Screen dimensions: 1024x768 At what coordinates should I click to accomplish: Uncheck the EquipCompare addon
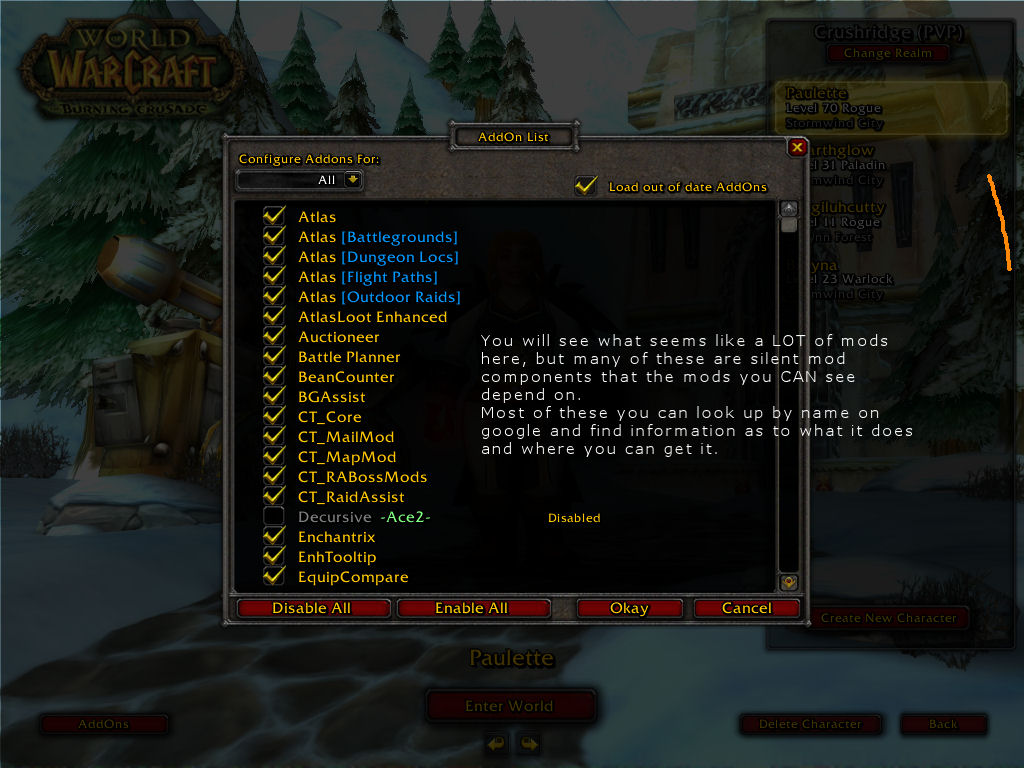coord(274,577)
